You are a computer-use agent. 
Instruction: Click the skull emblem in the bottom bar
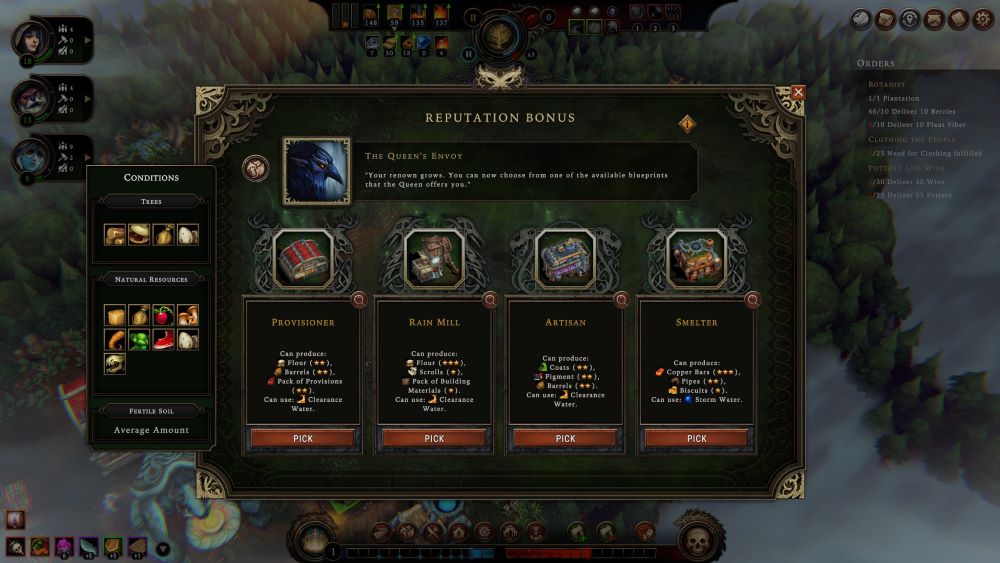pyautogui.click(x=698, y=541)
